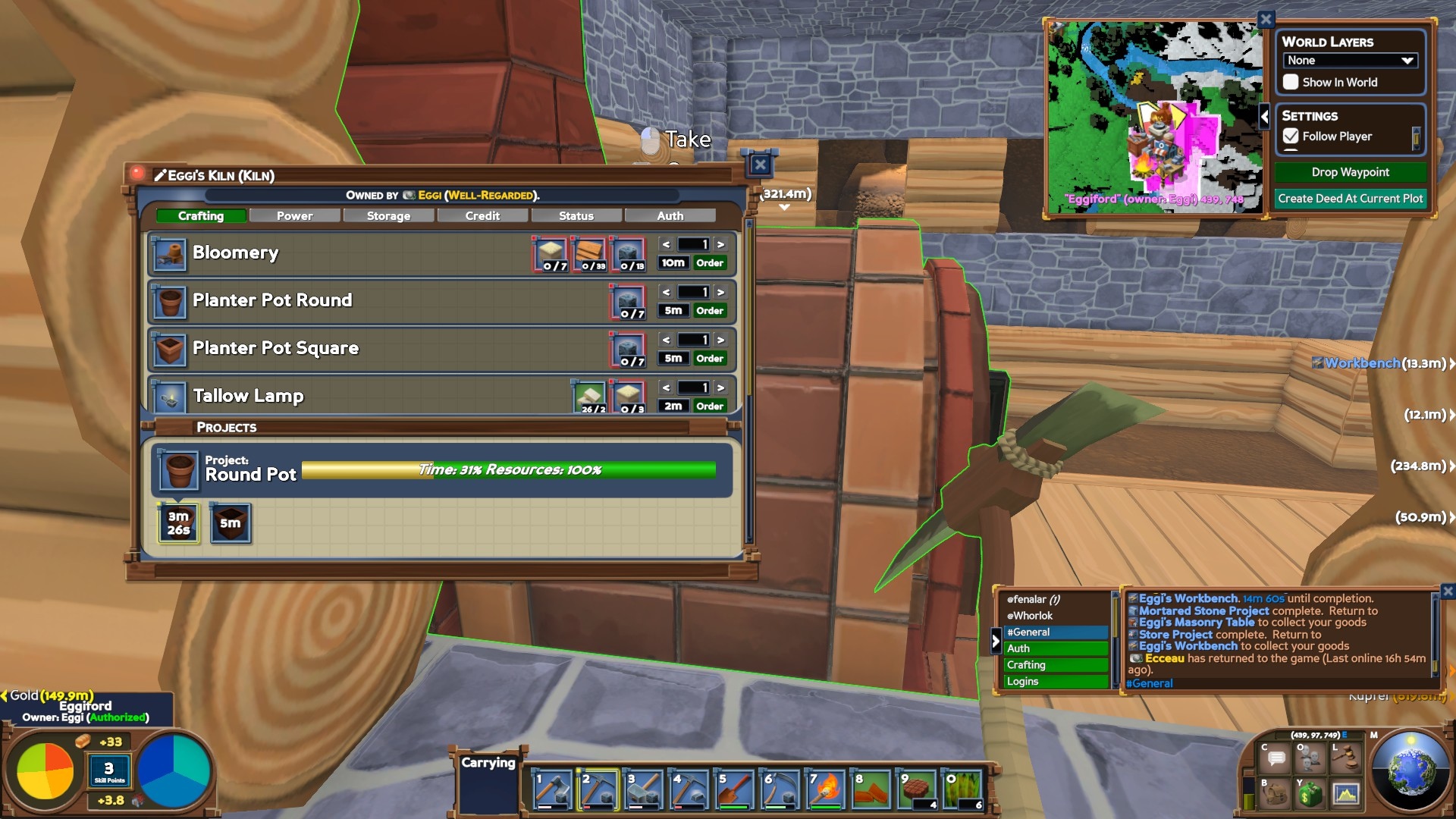Collapse the minimap via left chevron

(1265, 118)
